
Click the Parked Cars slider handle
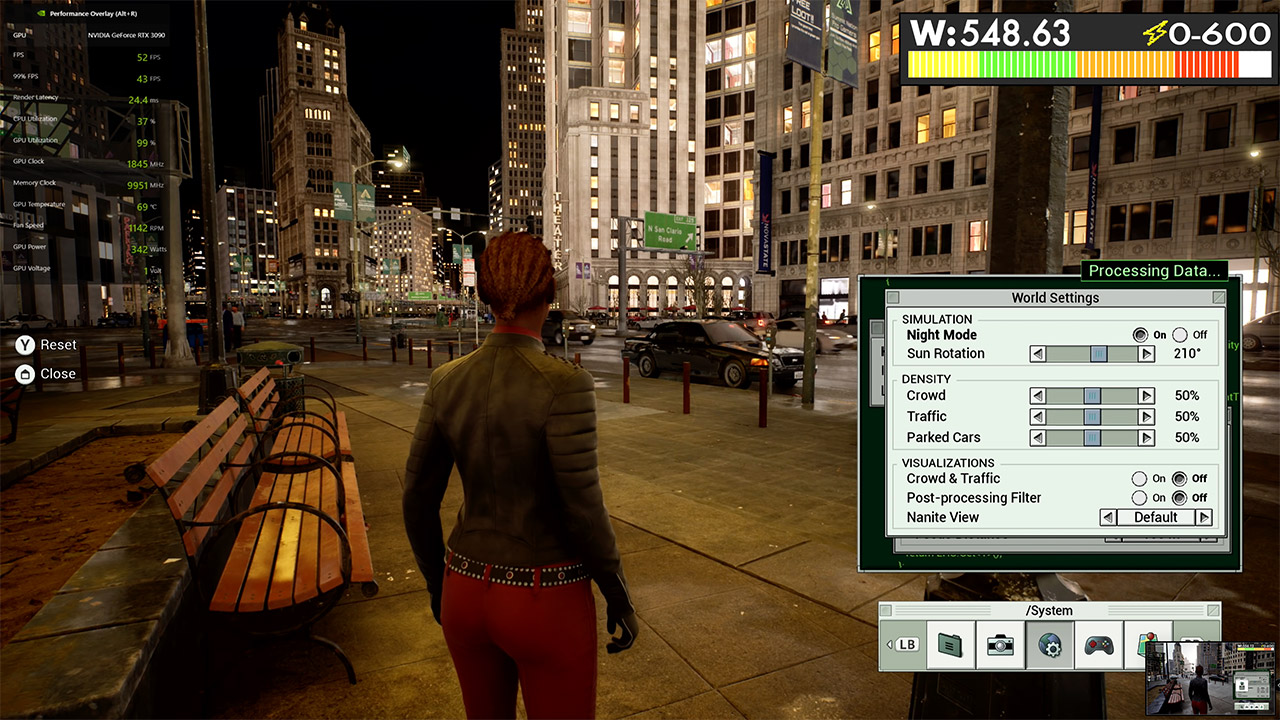tap(1092, 438)
